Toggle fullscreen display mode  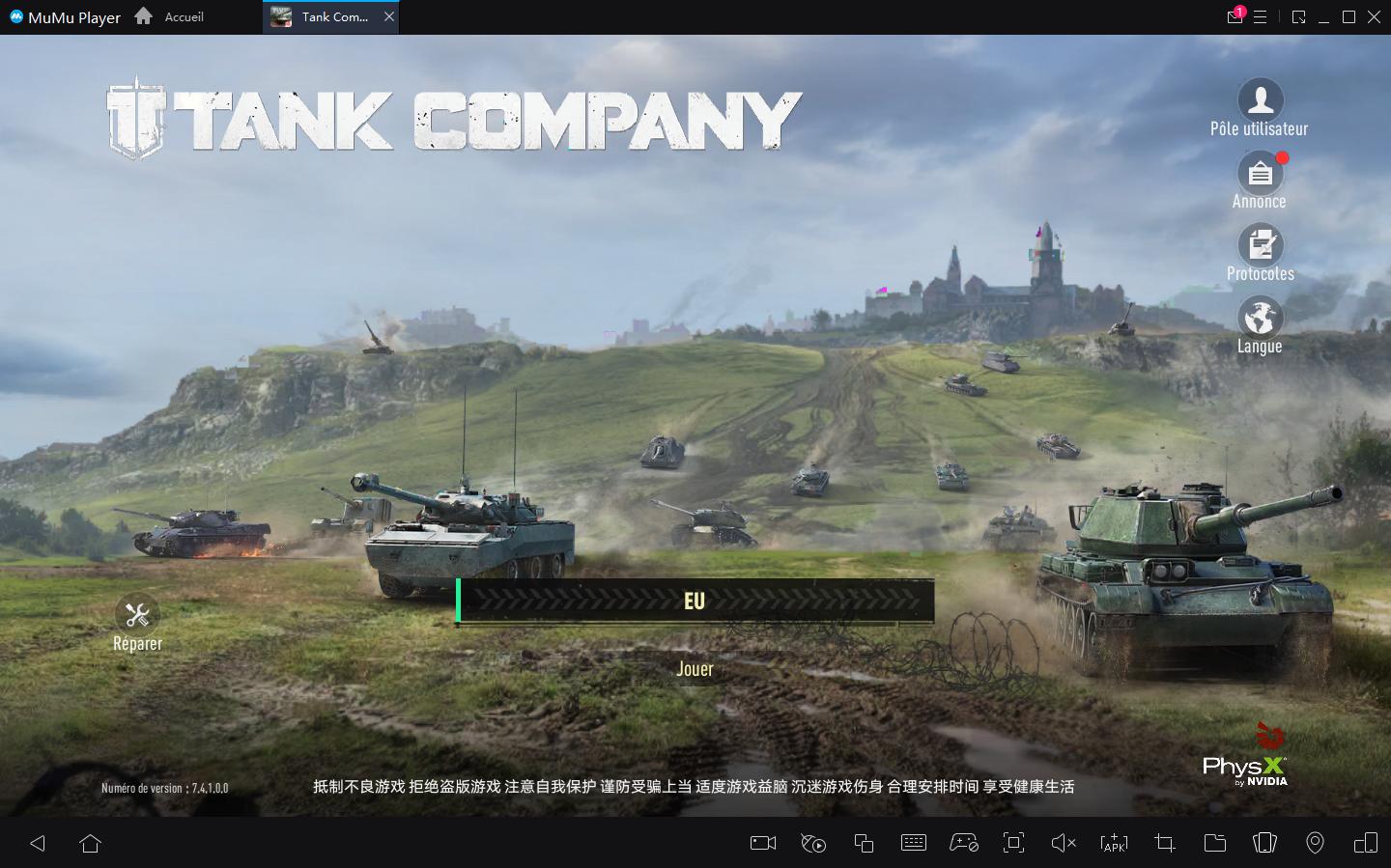click(x=1013, y=843)
